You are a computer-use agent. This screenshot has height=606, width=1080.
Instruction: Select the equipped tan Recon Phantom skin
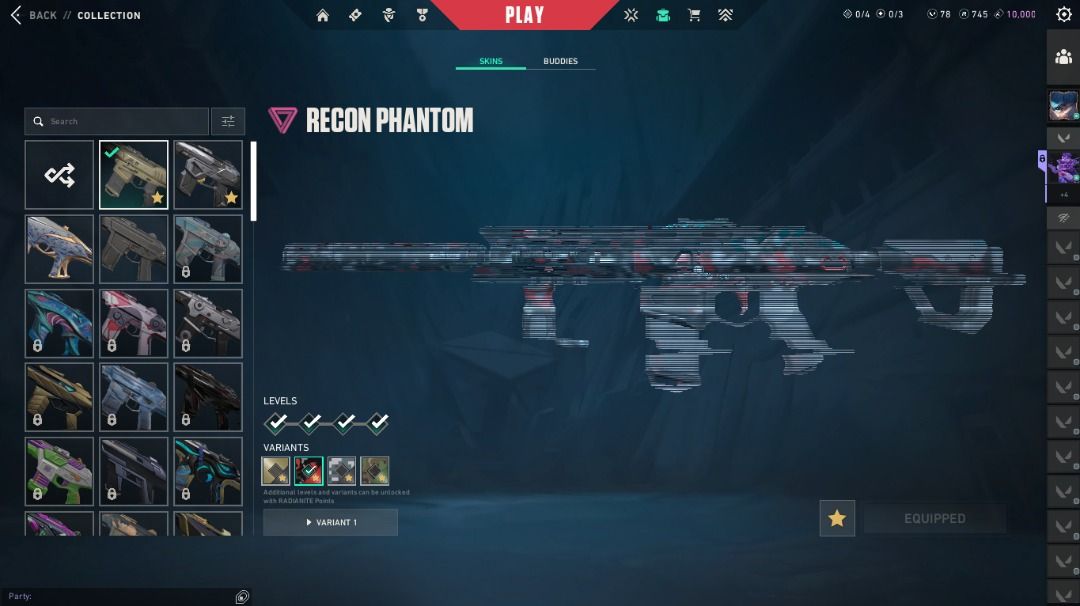(x=134, y=175)
